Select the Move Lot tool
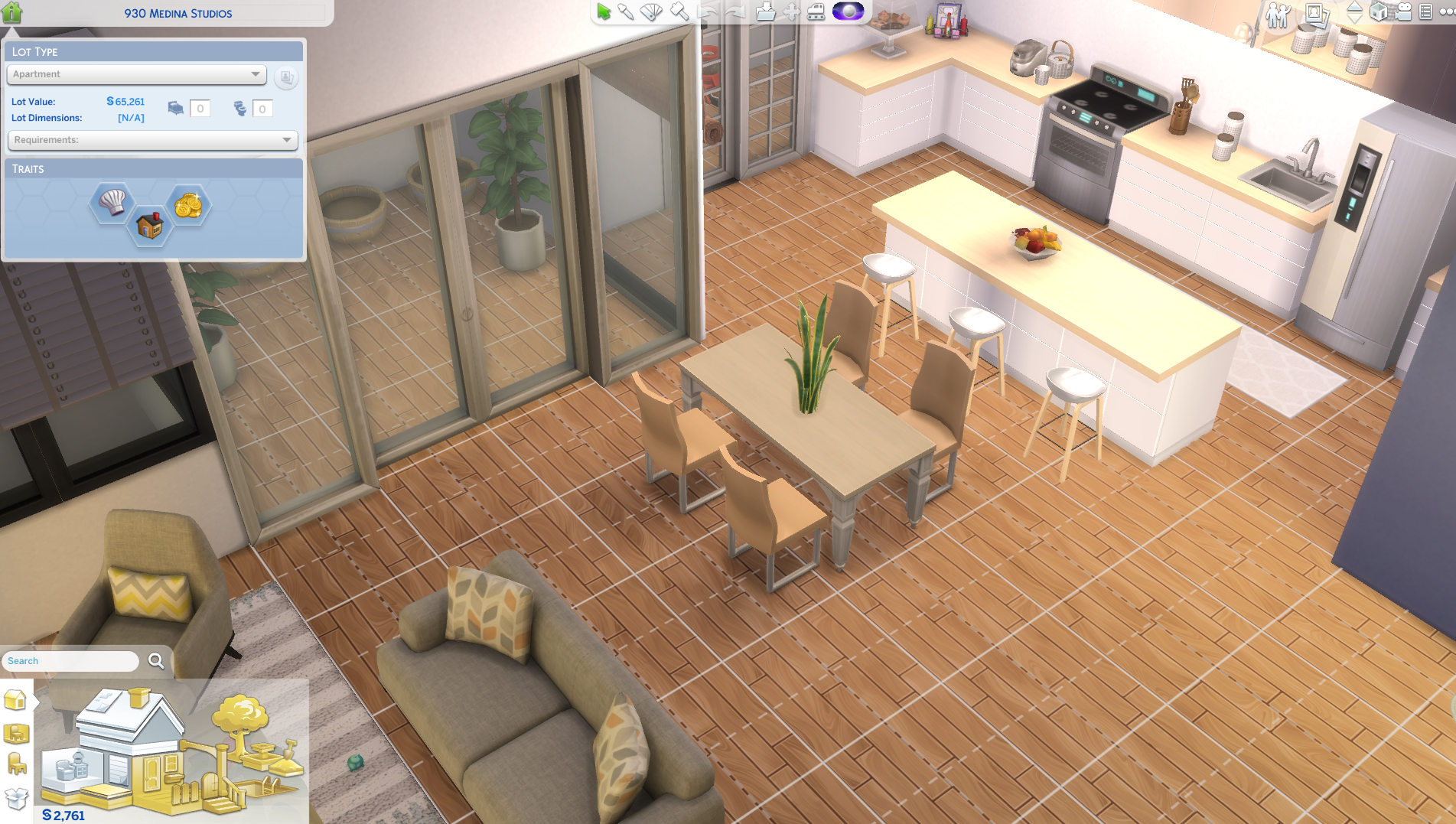This screenshot has width=1456, height=824. tap(790, 11)
